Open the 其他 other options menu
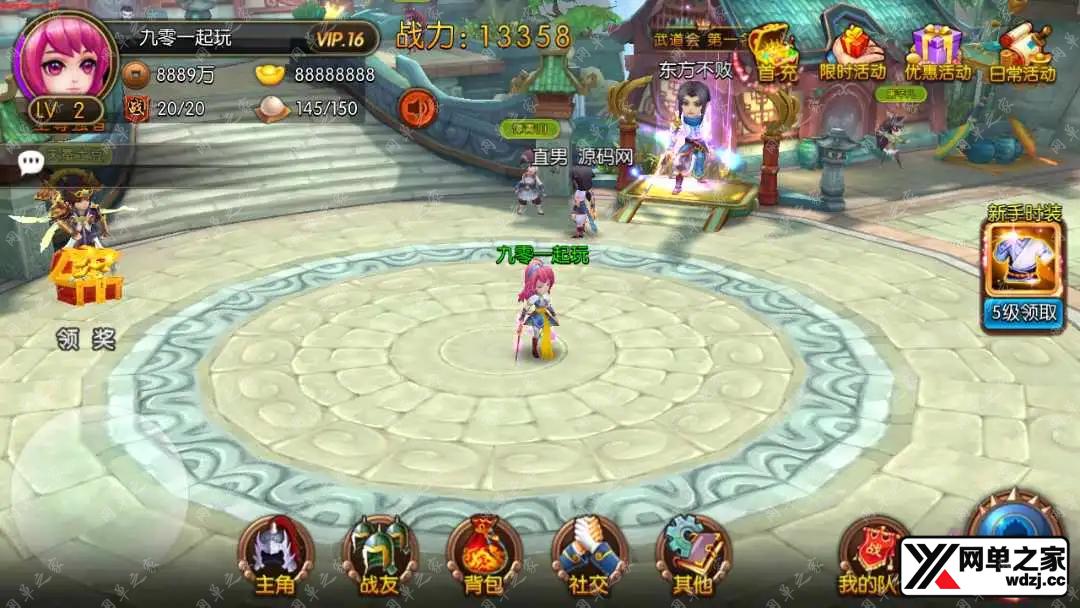 tap(693, 555)
